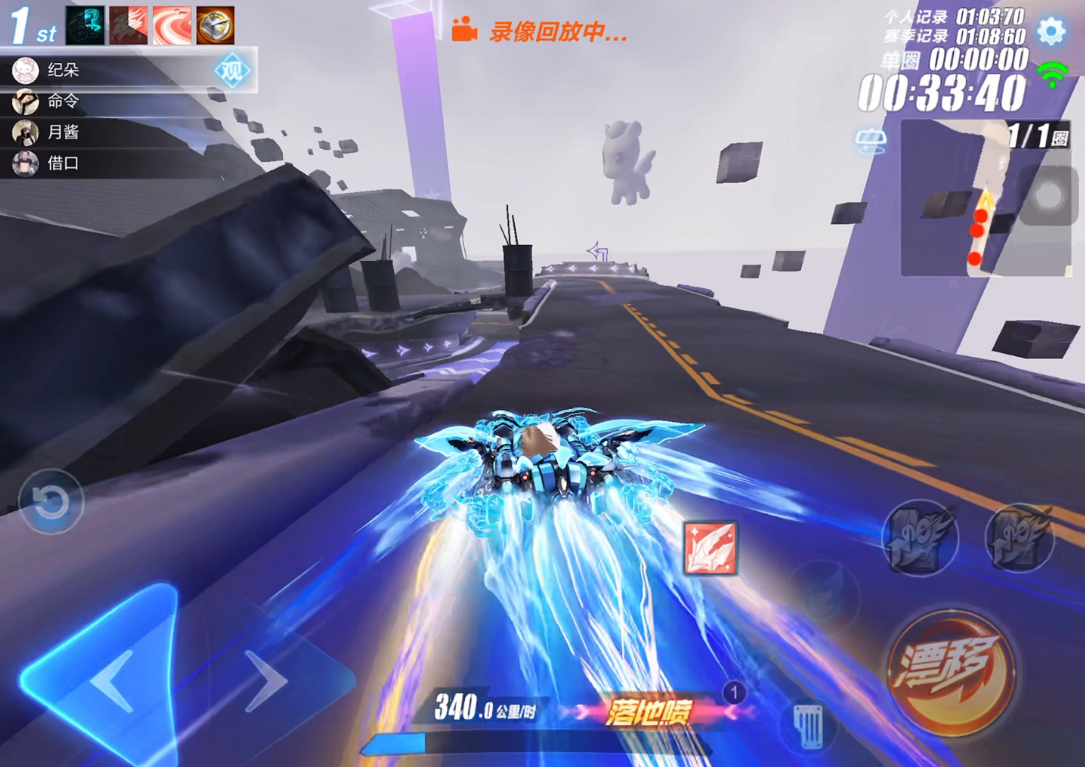Trigger the faded blue flame boost button
The image size is (1085, 767).
click(827, 596)
